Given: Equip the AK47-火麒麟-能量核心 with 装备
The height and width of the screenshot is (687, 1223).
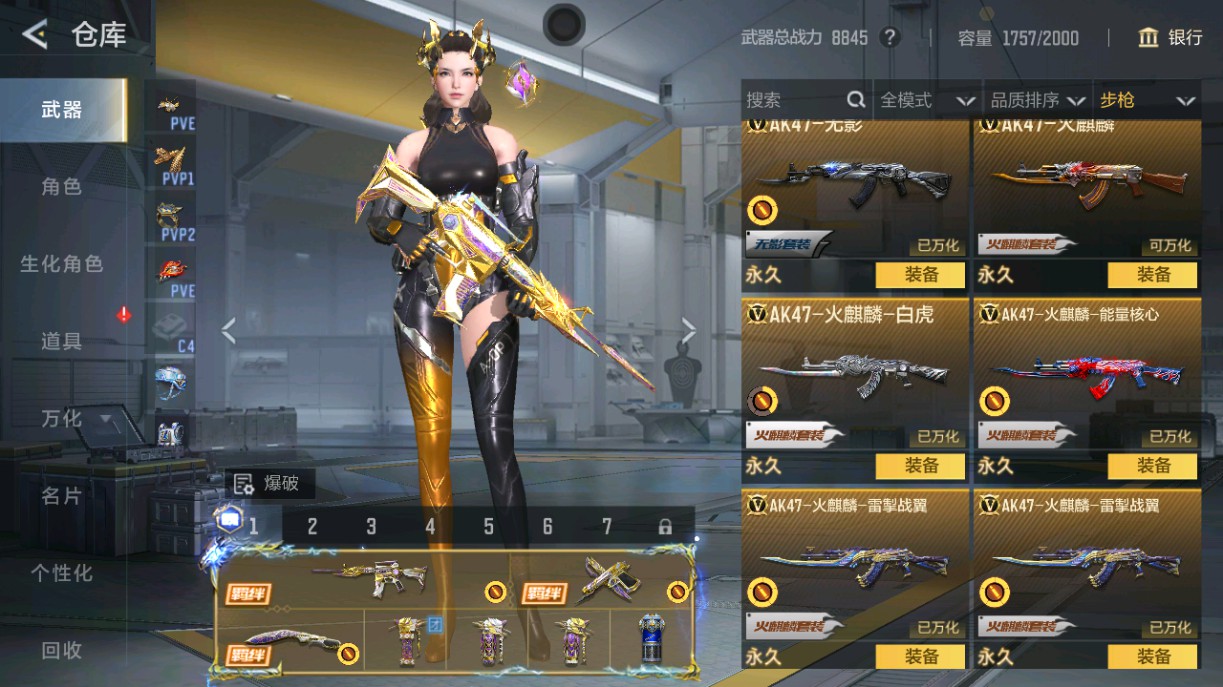Looking at the screenshot, I should tap(1152, 466).
